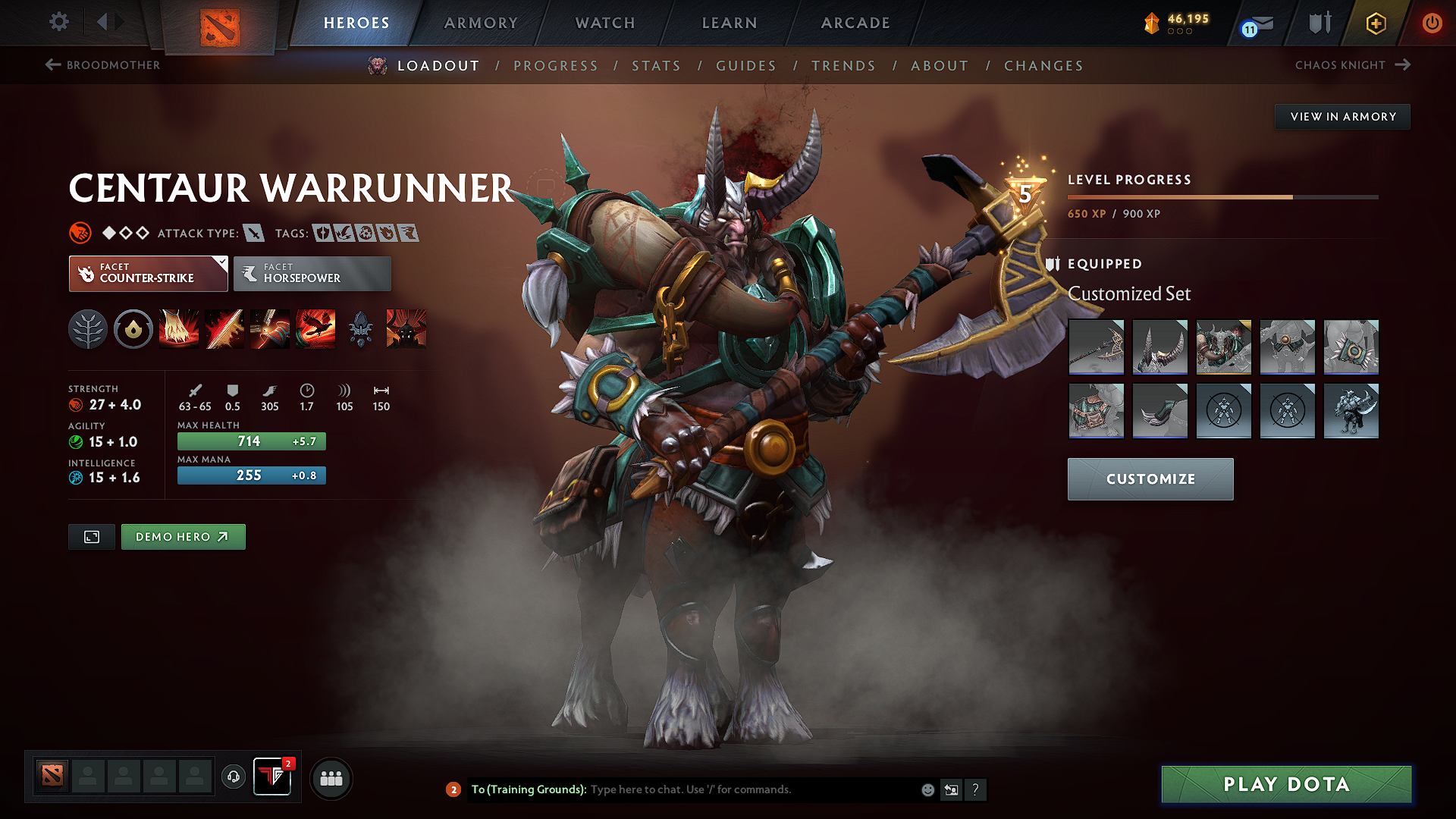Select the innate ability droplet icon
The image size is (1456, 819).
[133, 329]
